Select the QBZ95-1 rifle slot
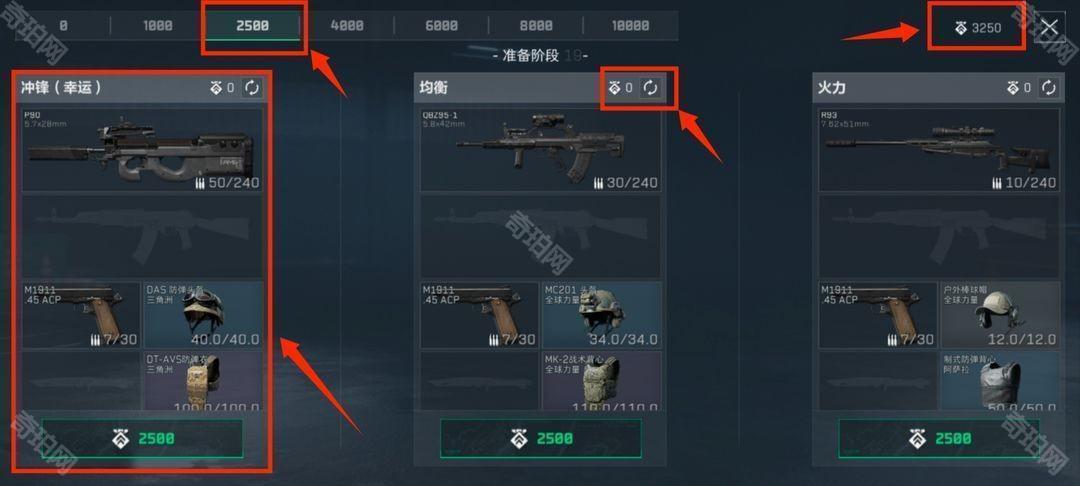 (541, 150)
